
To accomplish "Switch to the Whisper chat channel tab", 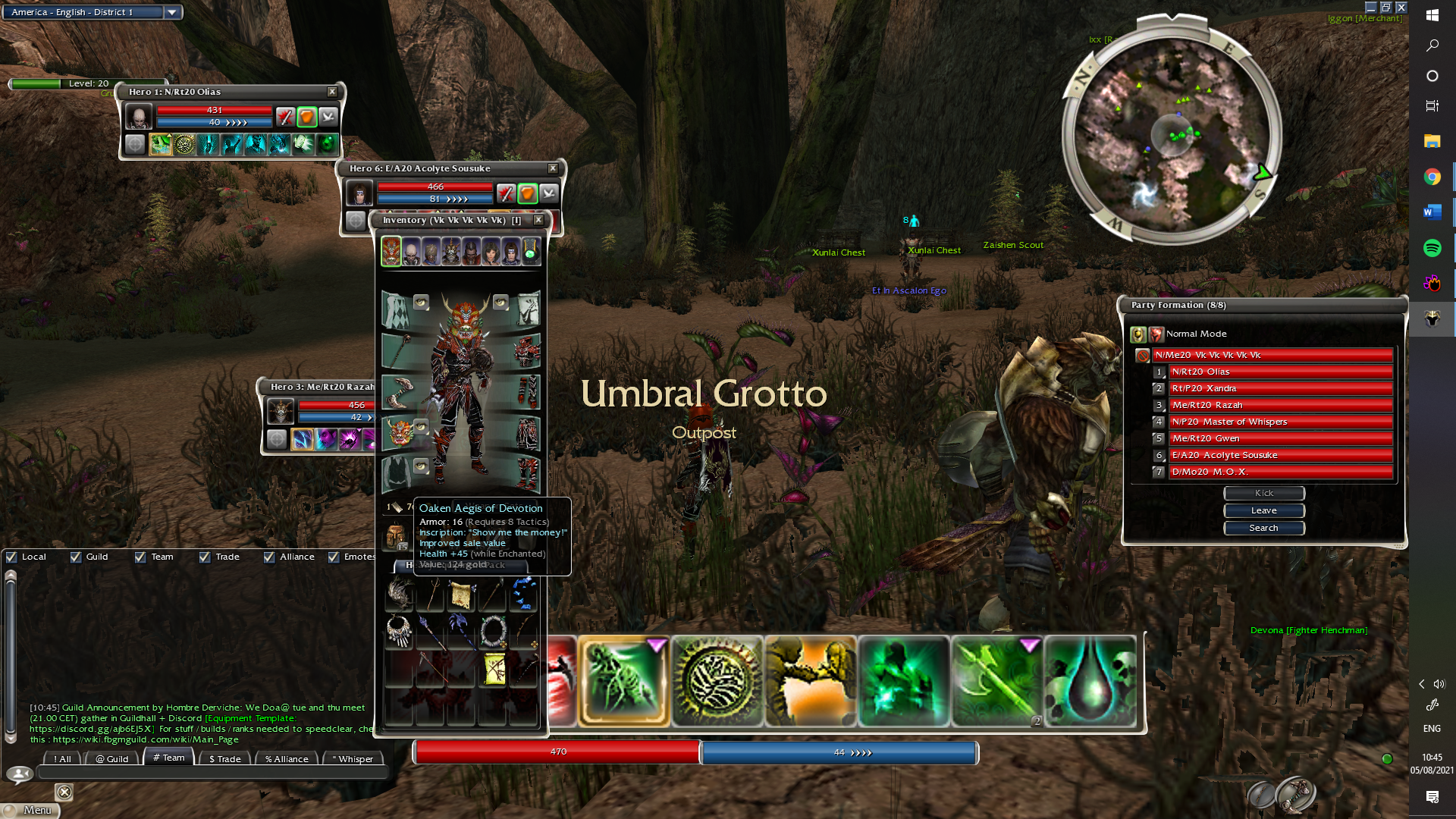I will 353,758.
